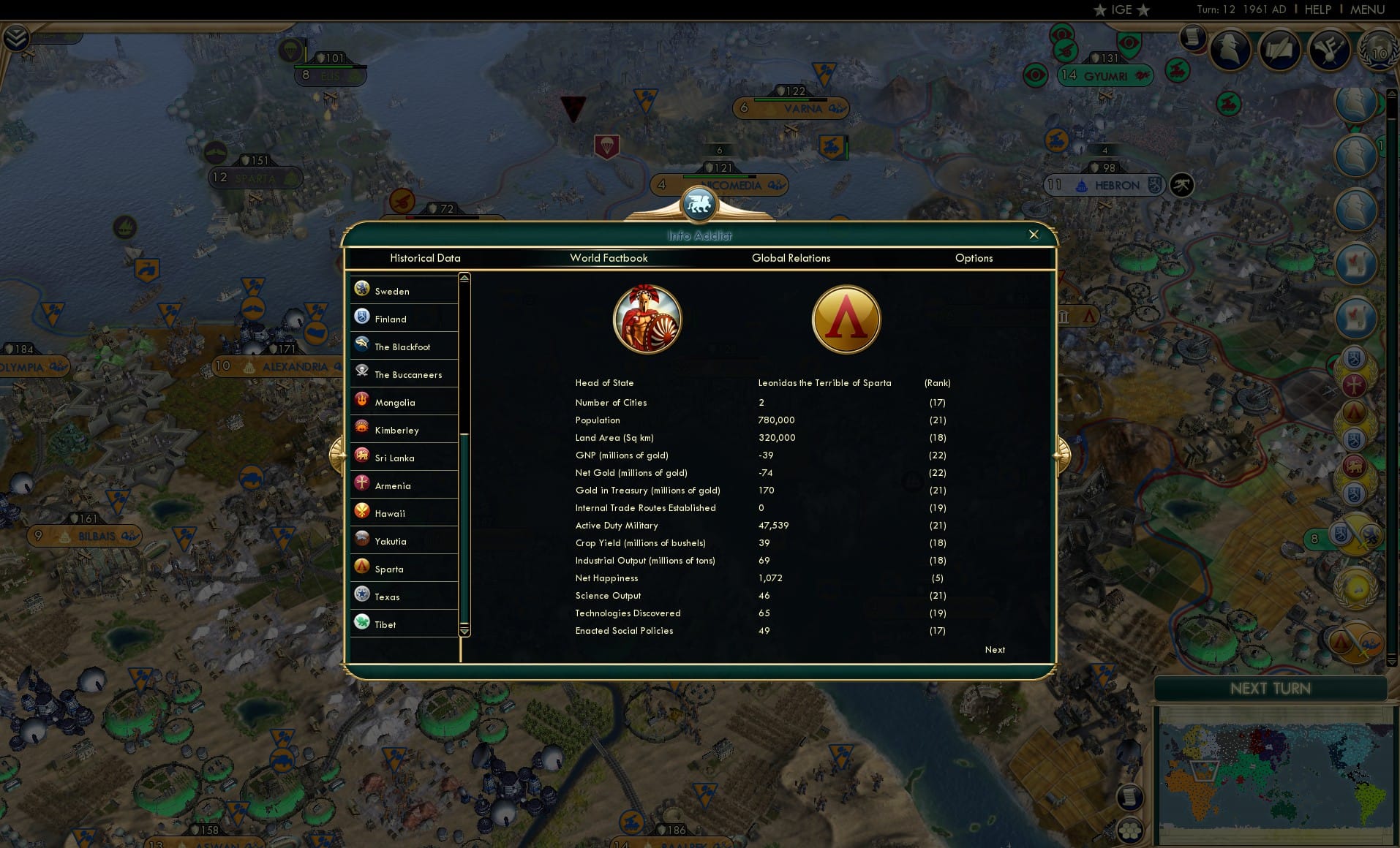The image size is (1400, 848).
Task: Click the Next link in the factbook panel
Action: pos(993,650)
